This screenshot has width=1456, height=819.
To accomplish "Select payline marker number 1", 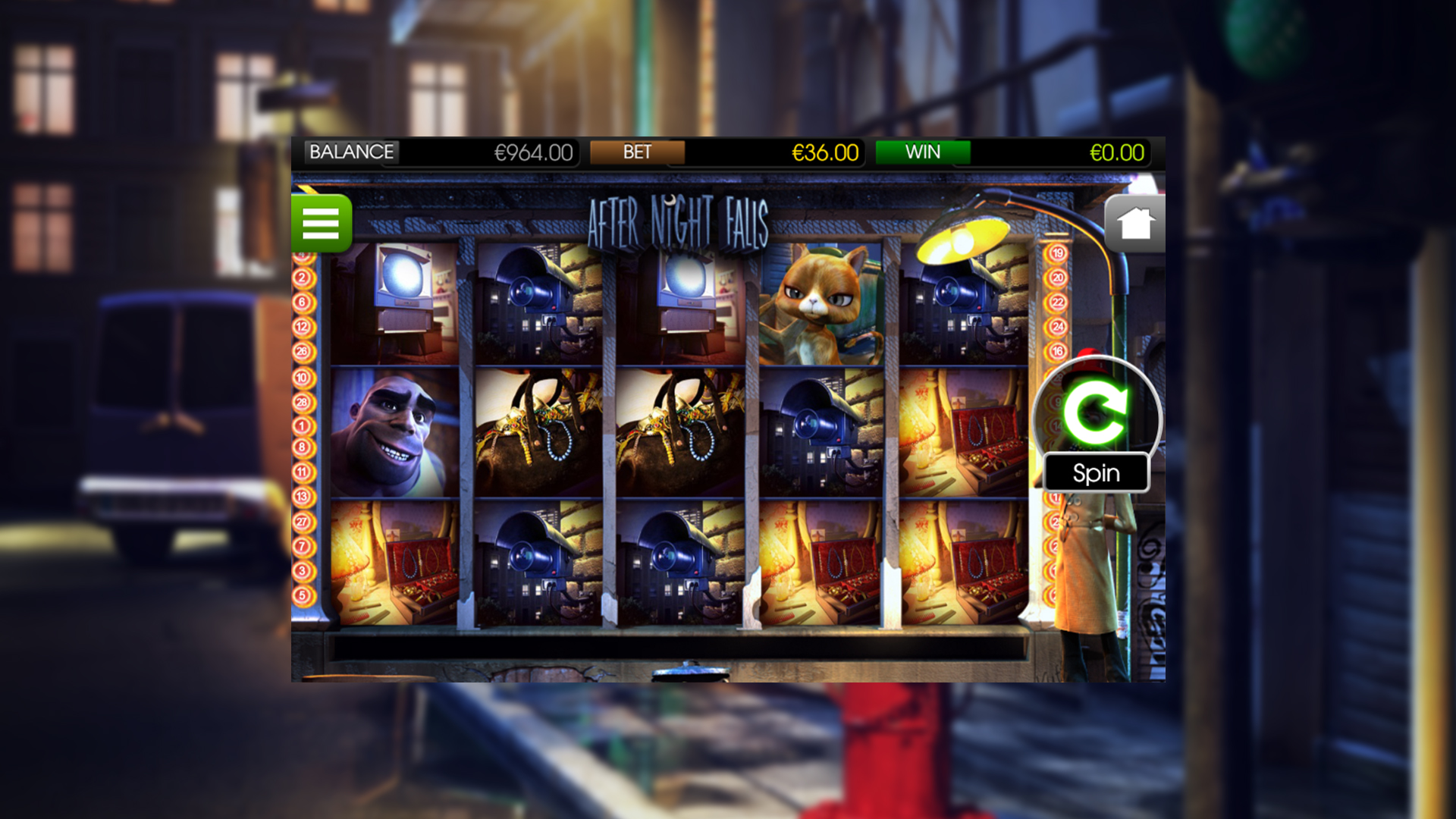I will click(302, 426).
